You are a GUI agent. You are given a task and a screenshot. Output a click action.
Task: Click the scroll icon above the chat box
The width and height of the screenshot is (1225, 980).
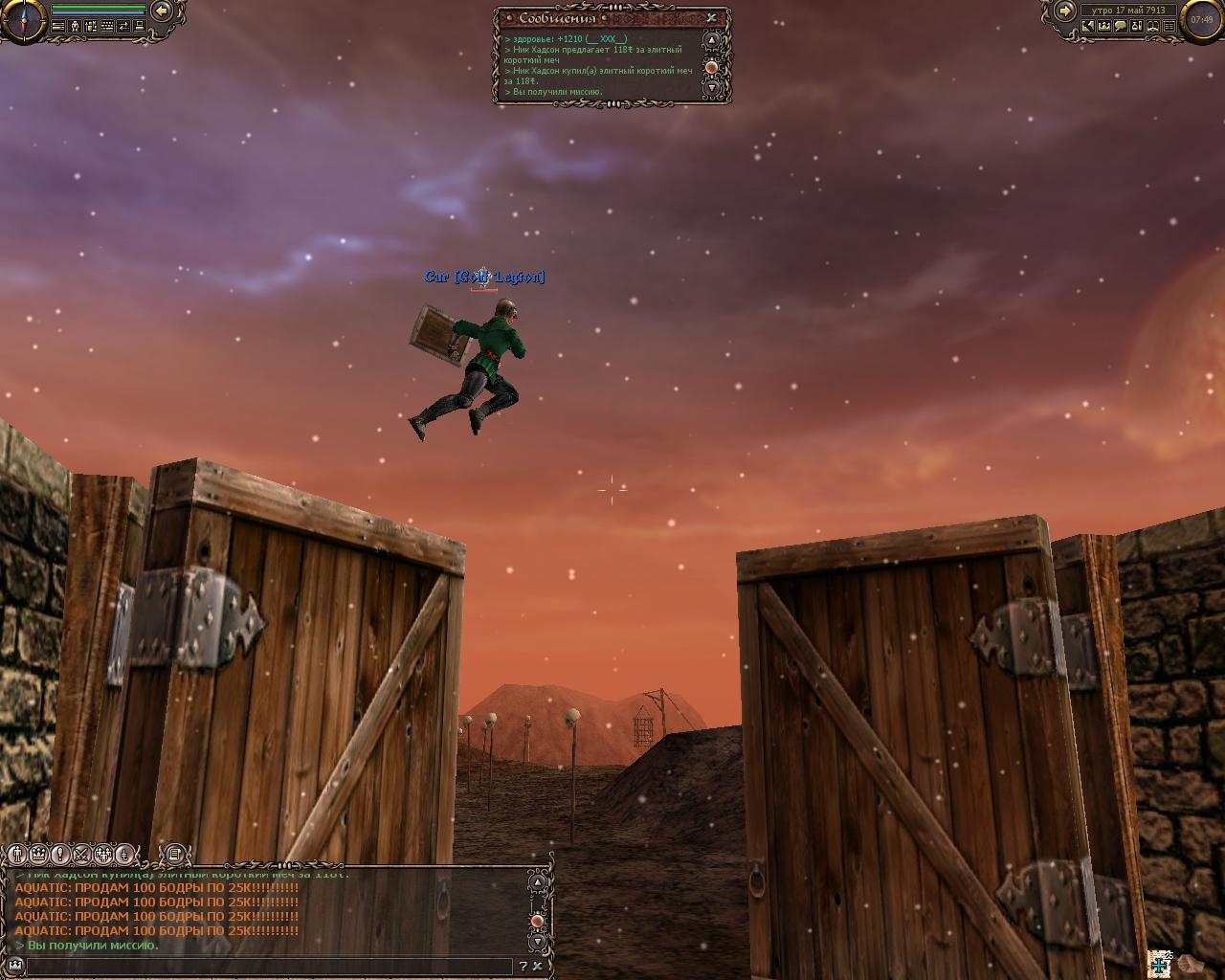tap(174, 854)
